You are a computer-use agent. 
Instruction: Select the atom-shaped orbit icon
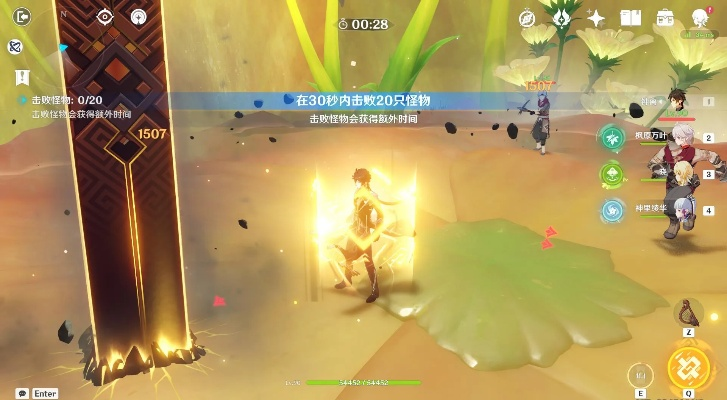pyautogui.click(x=15, y=47)
